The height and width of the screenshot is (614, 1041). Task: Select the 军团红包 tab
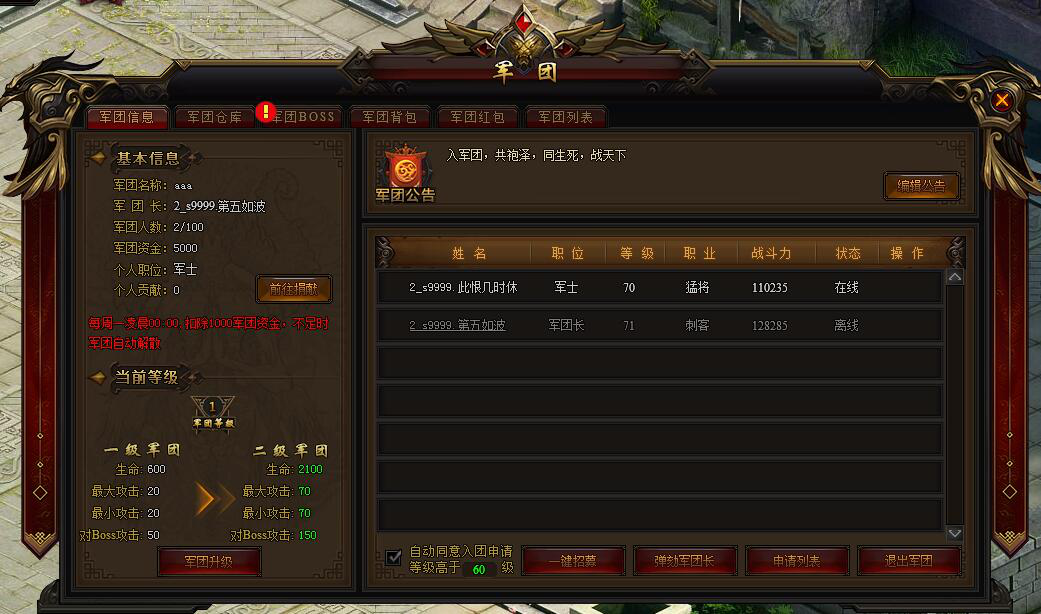click(x=478, y=117)
